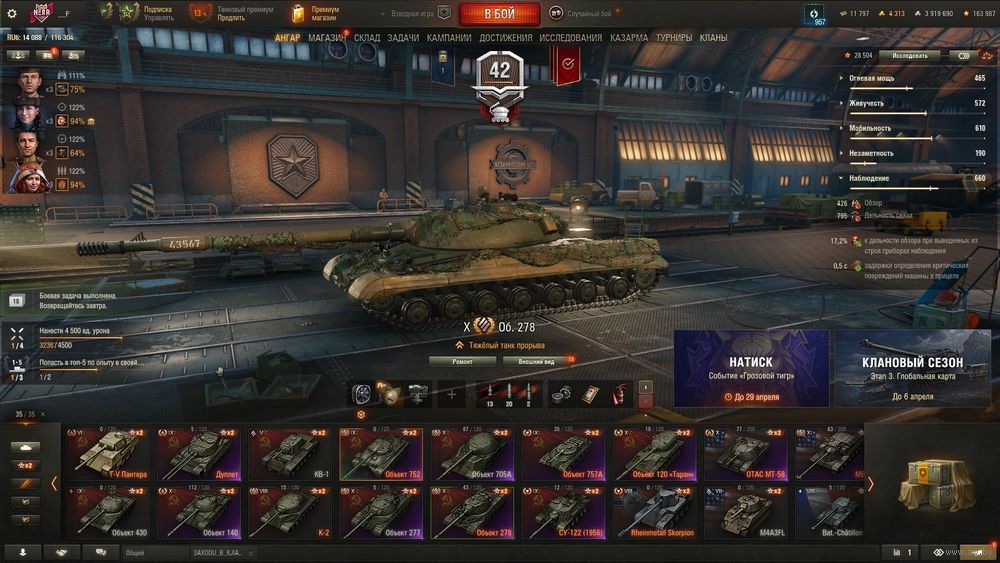Go to the ИССЛЕДОВАНИЯ tab
This screenshot has width=1000, height=563.
[571, 37]
